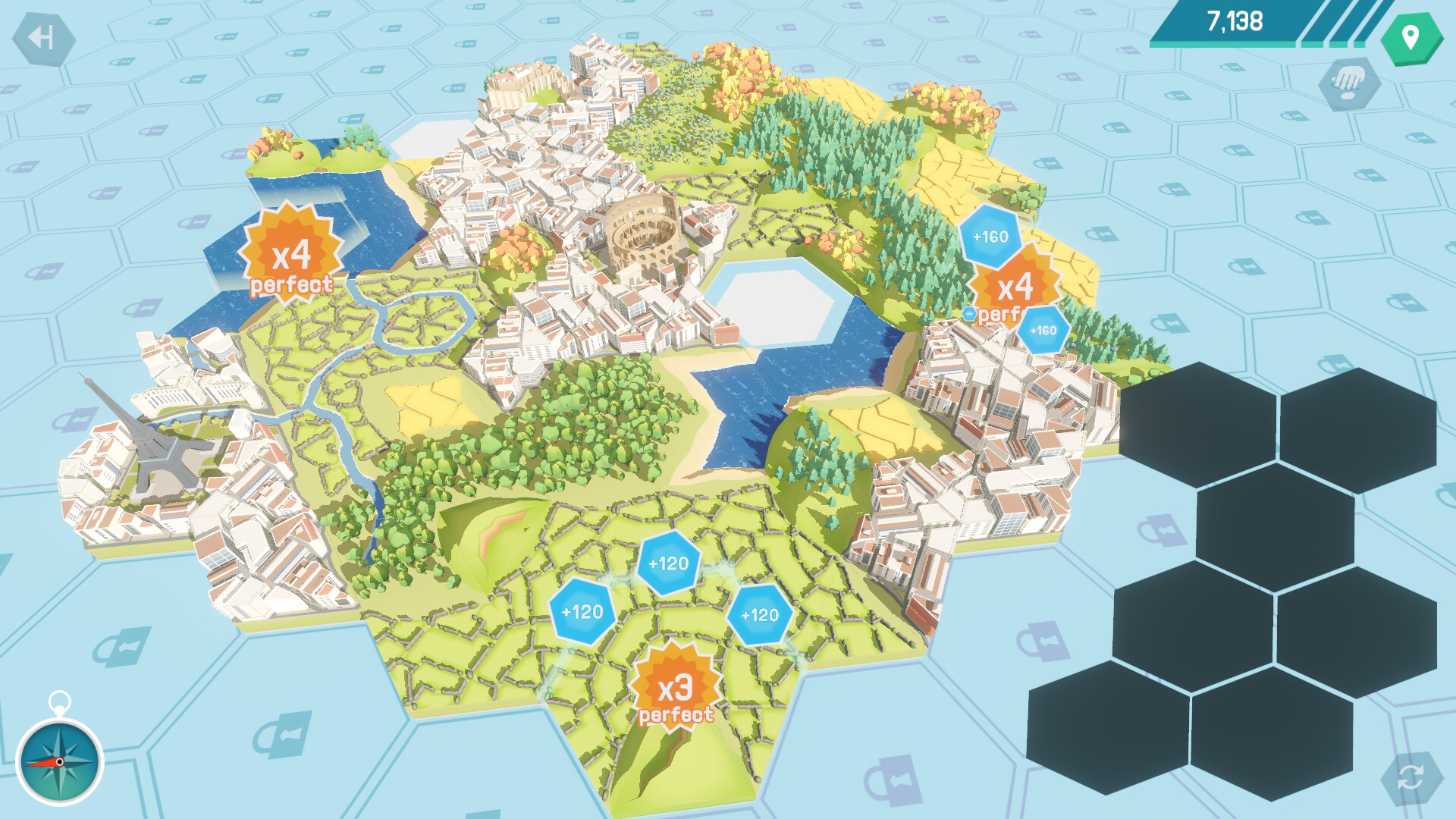Collect the rightmost +120 bonus hex

(758, 616)
